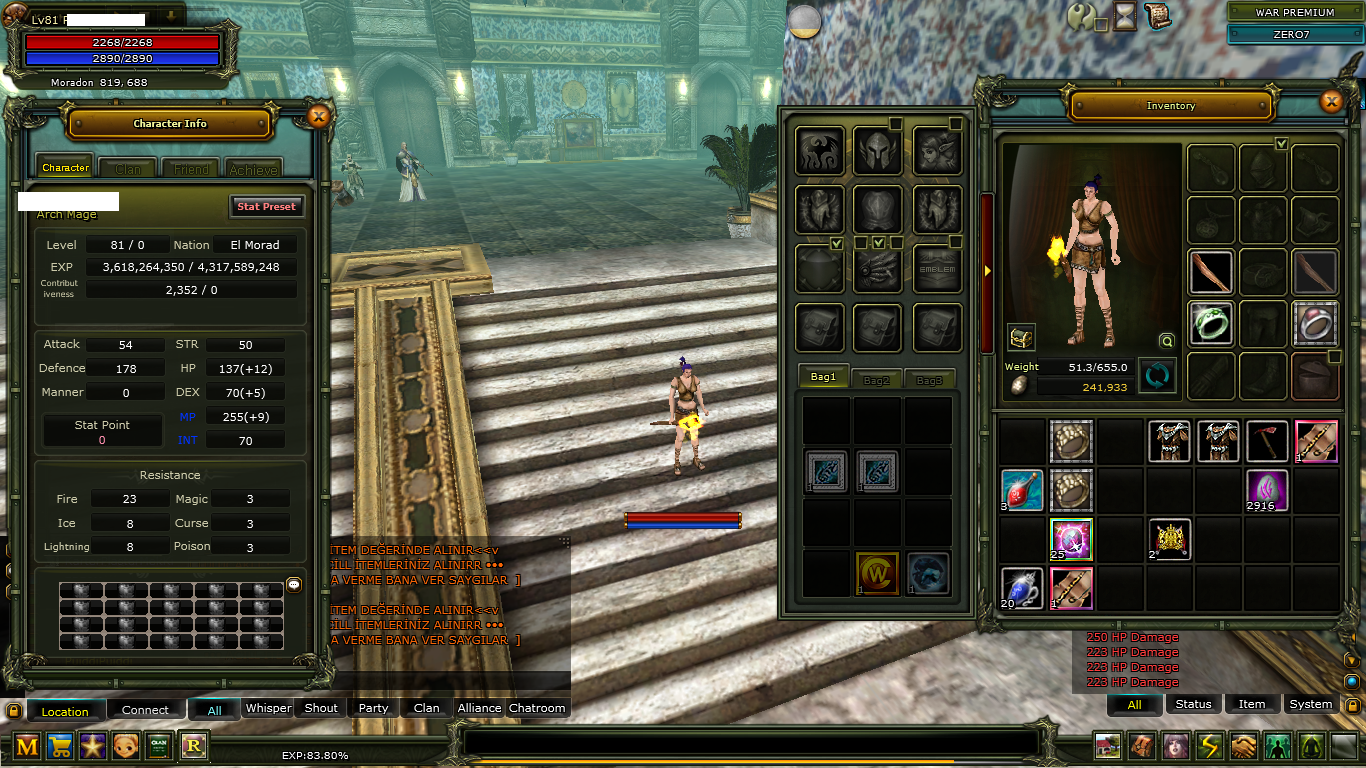Image resolution: width=1366 pixels, height=768 pixels.
Task: Click the handshake trade icon
Action: [1244, 746]
